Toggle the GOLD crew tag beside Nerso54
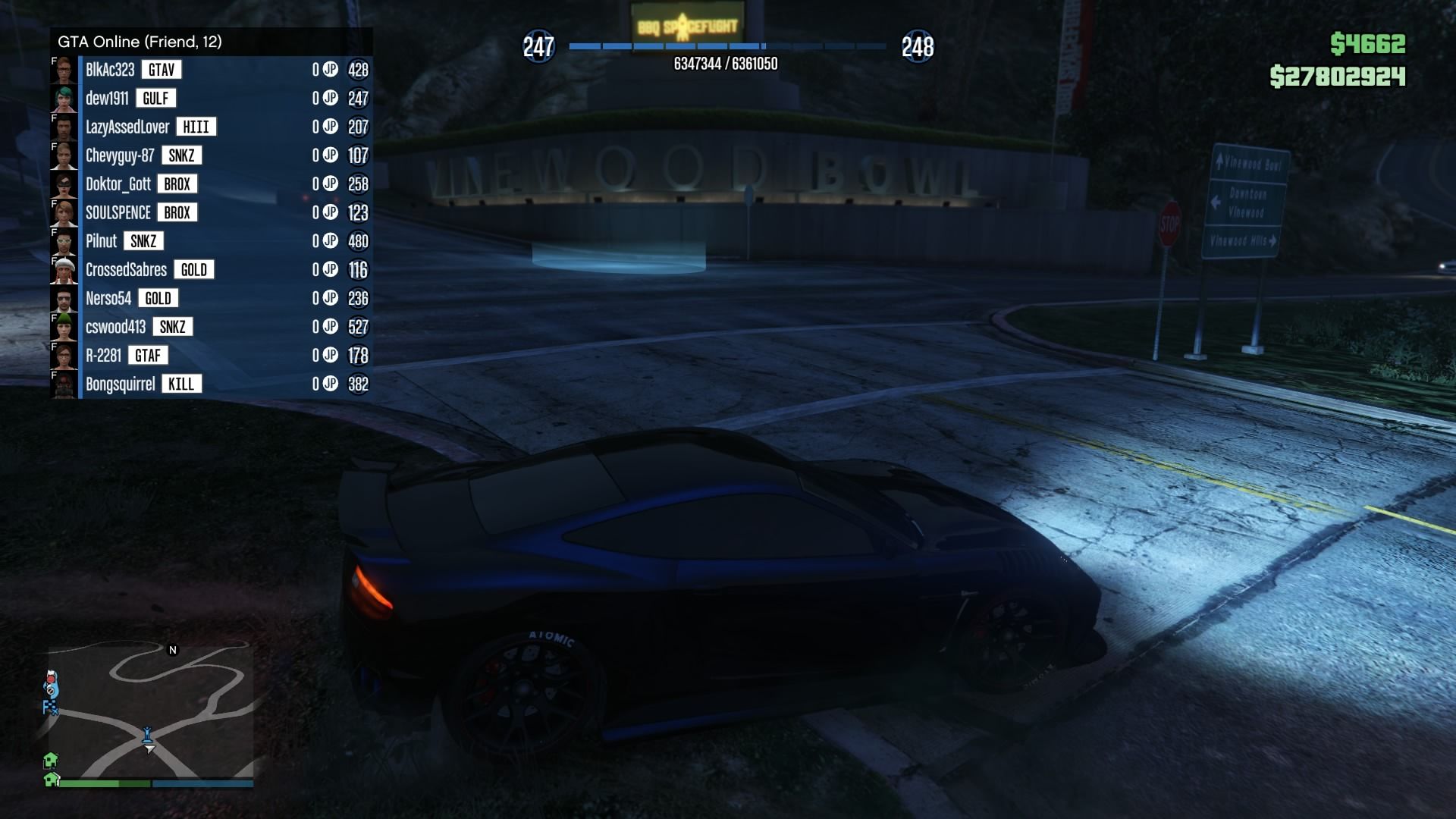The height and width of the screenshot is (819, 1456). click(x=160, y=298)
